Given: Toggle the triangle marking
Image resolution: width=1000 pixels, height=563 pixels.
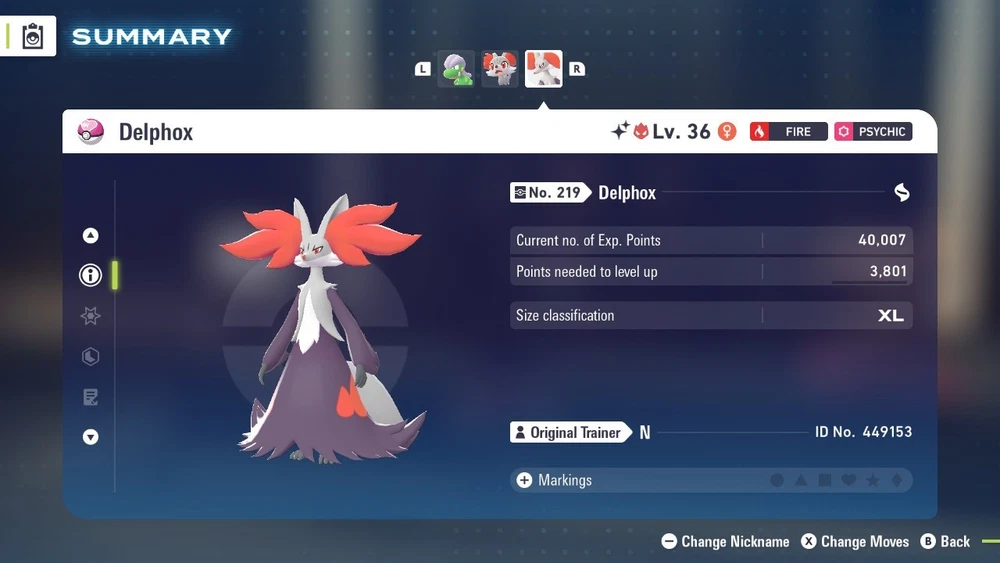Looking at the screenshot, I should (x=801, y=481).
